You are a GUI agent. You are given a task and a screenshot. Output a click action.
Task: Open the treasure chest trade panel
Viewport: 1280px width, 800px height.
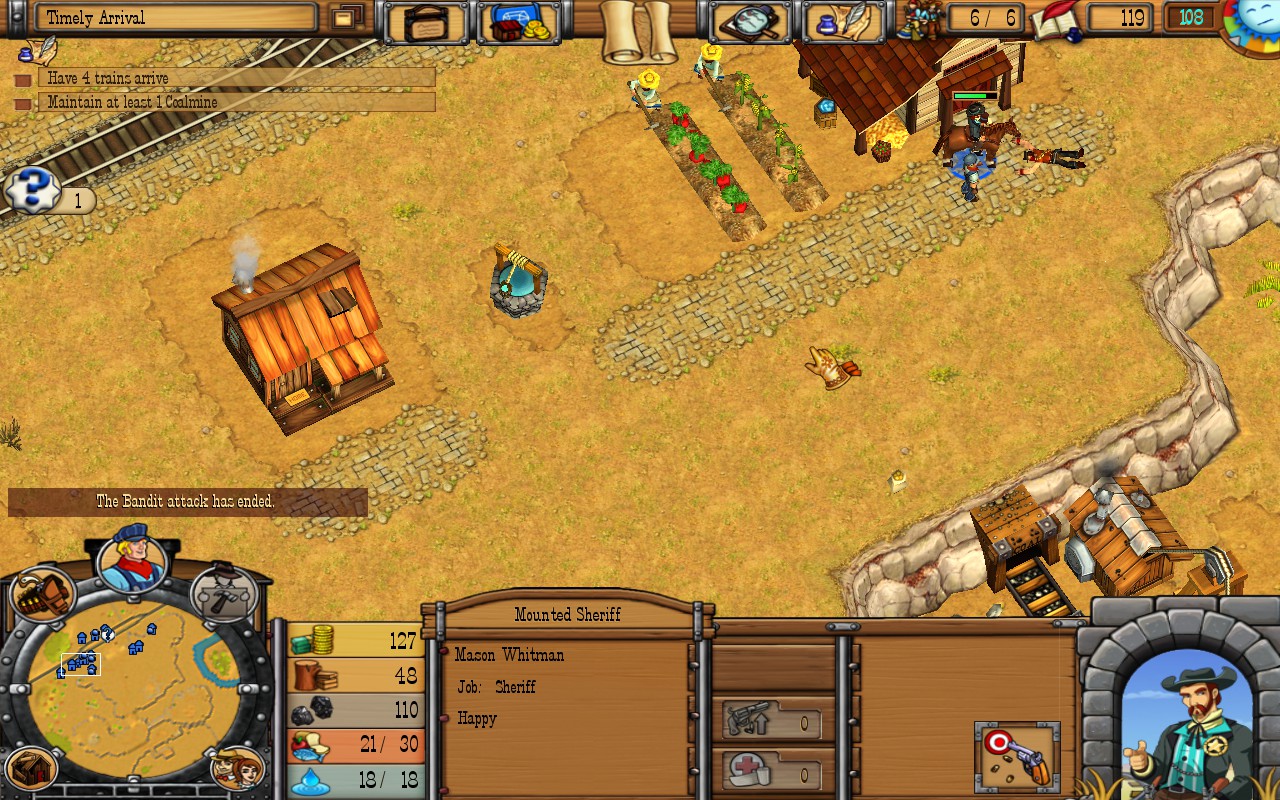coord(519,20)
